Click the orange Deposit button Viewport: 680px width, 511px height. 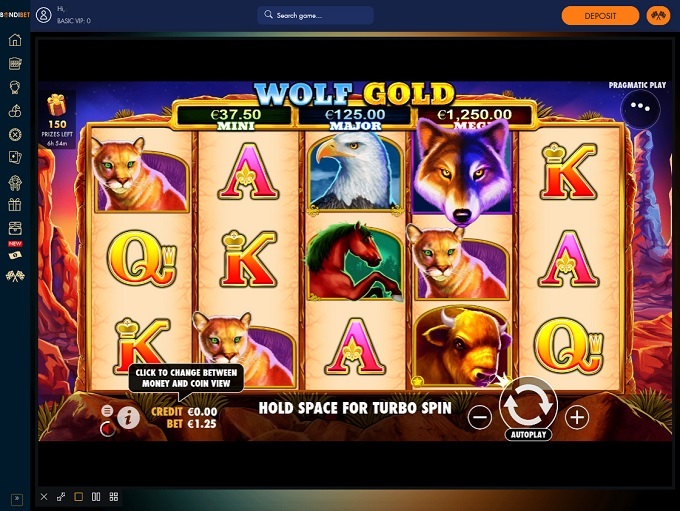(600, 16)
